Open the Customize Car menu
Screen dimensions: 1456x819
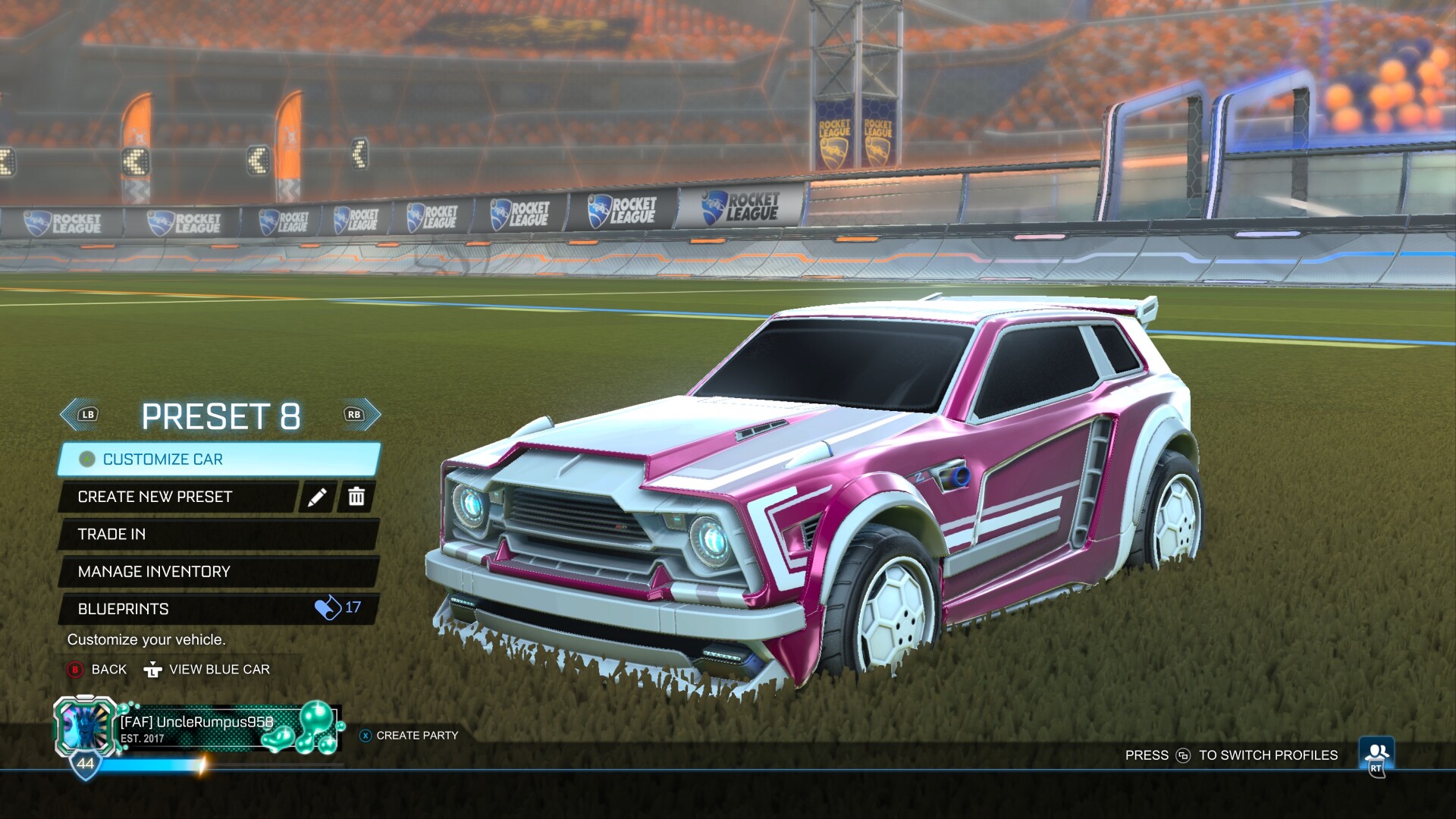click(x=218, y=460)
